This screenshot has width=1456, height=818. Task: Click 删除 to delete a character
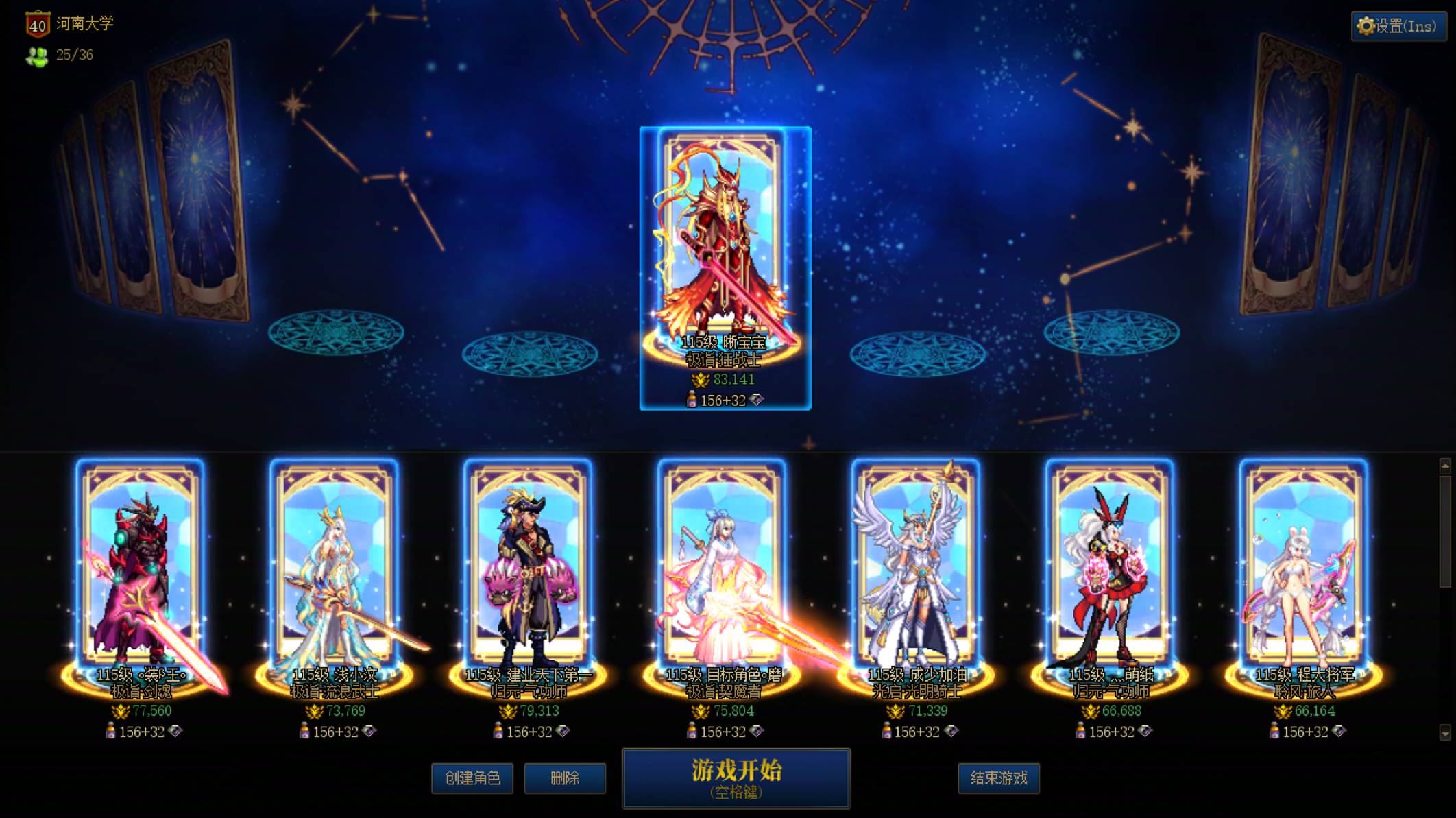pos(566,779)
